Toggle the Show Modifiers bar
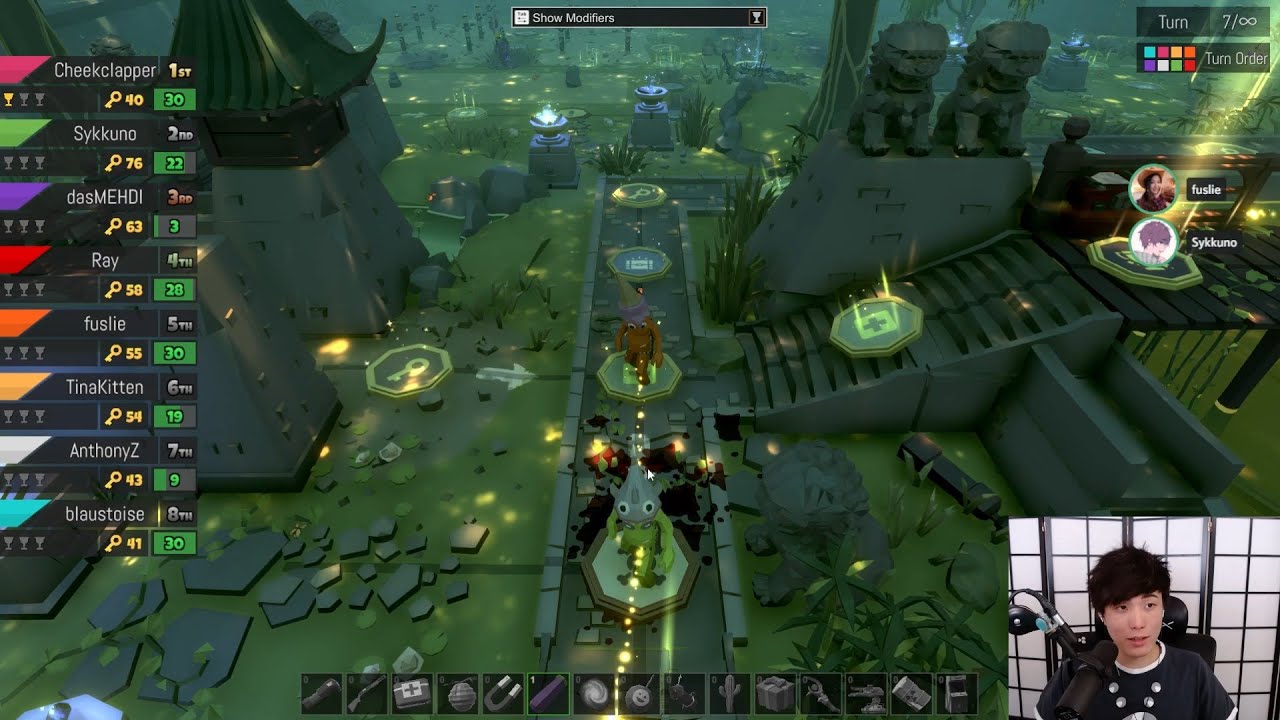 click(638, 17)
